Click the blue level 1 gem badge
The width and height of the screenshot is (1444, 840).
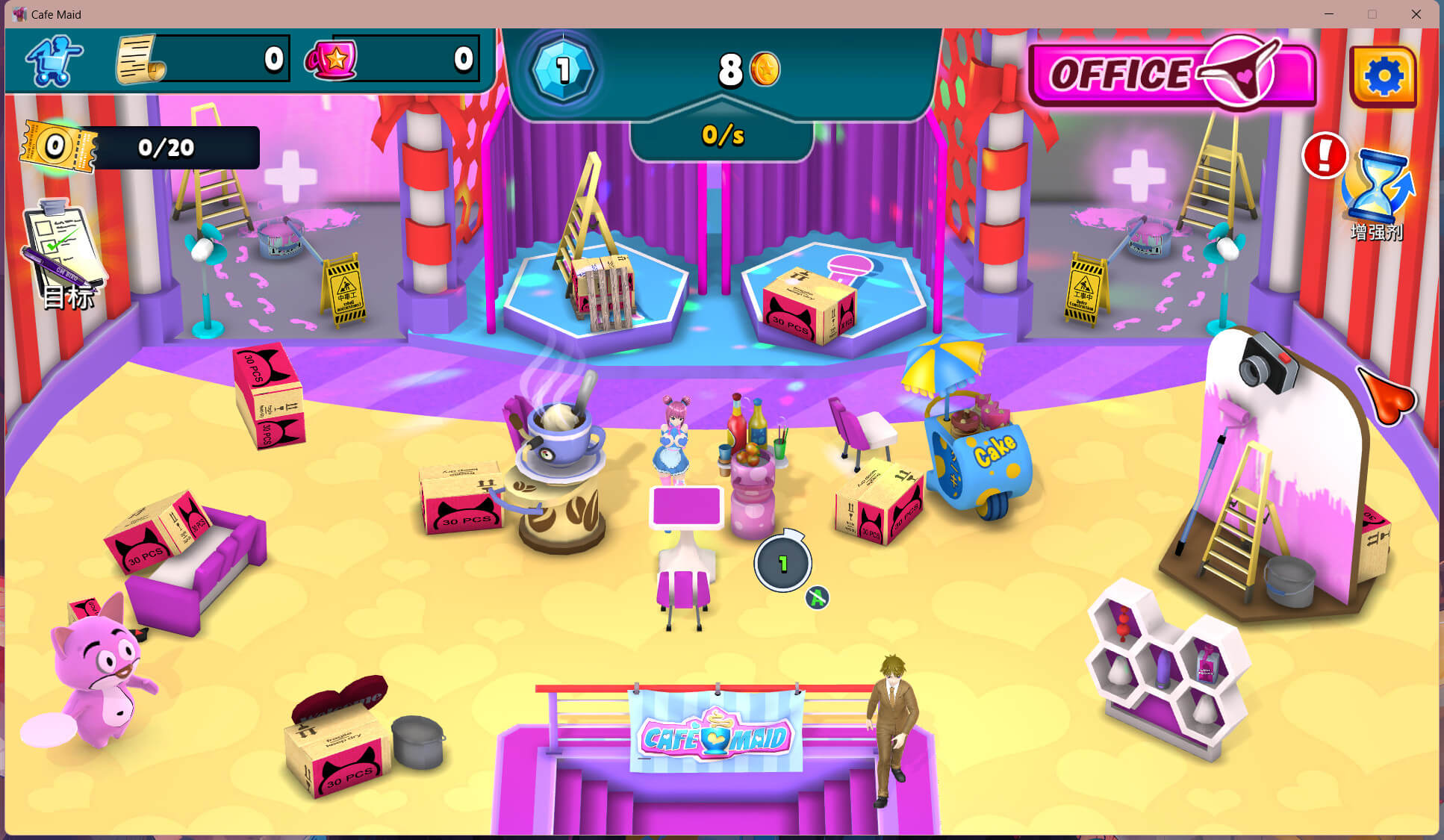click(x=563, y=70)
